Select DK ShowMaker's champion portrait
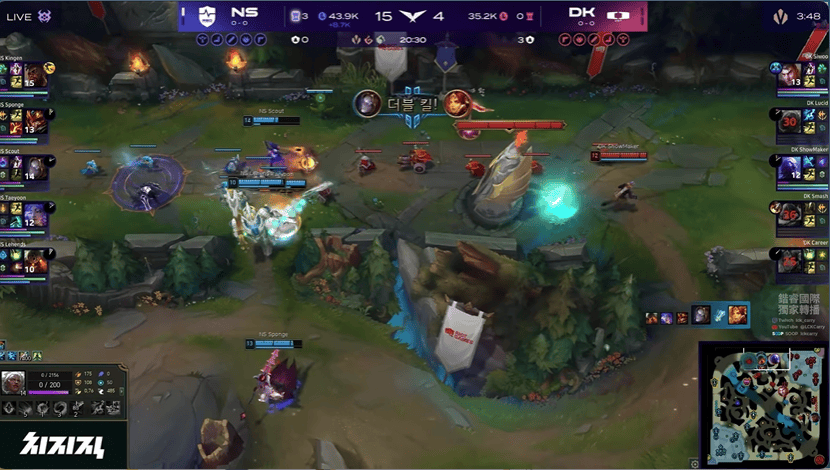 [790, 169]
